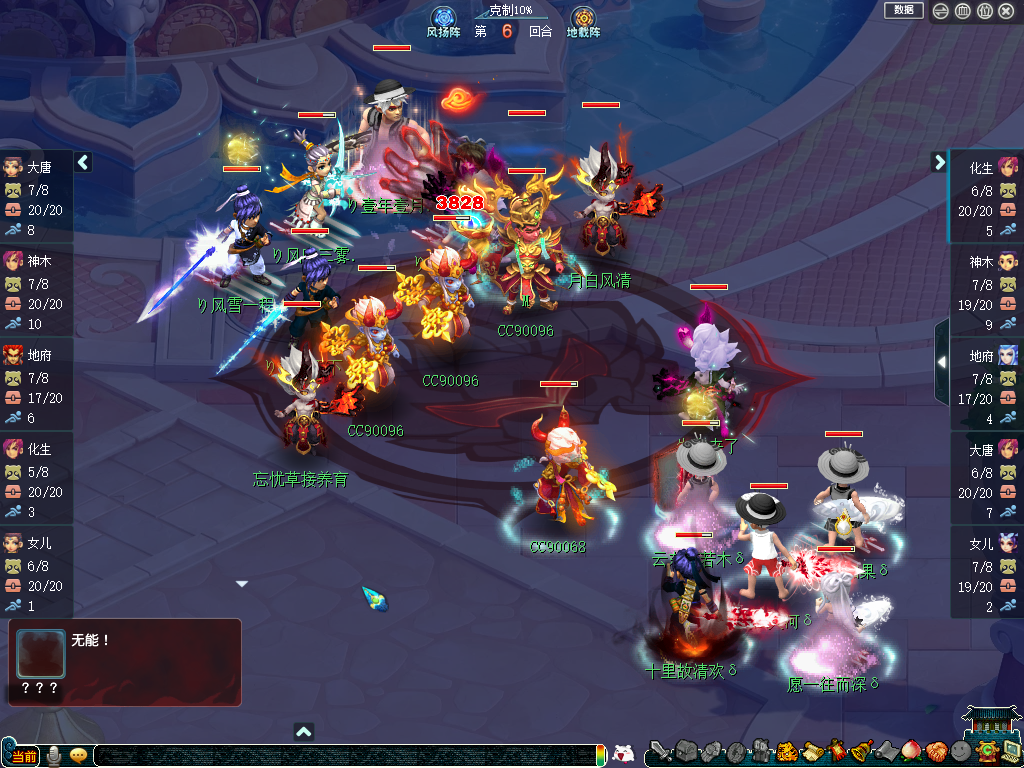This screenshot has width=1024, height=768.
Task: Toggle the 位 position display button
Action: coord(984,11)
